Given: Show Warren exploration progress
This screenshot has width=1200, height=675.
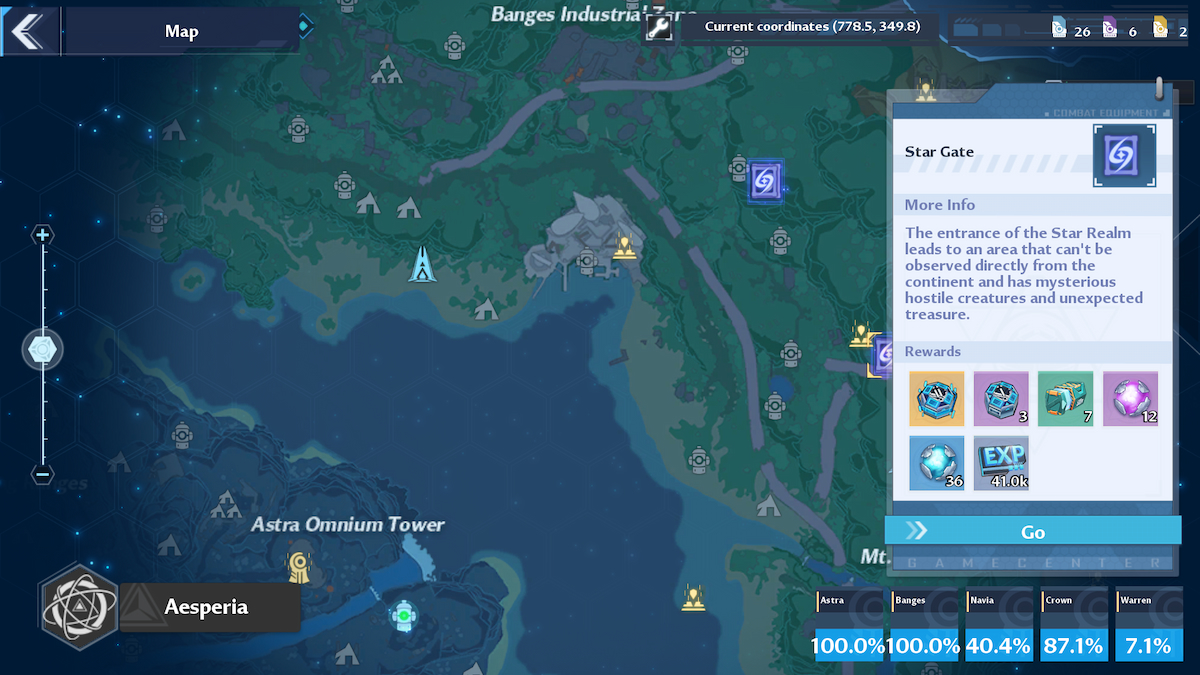Looking at the screenshot, I should 1149,625.
